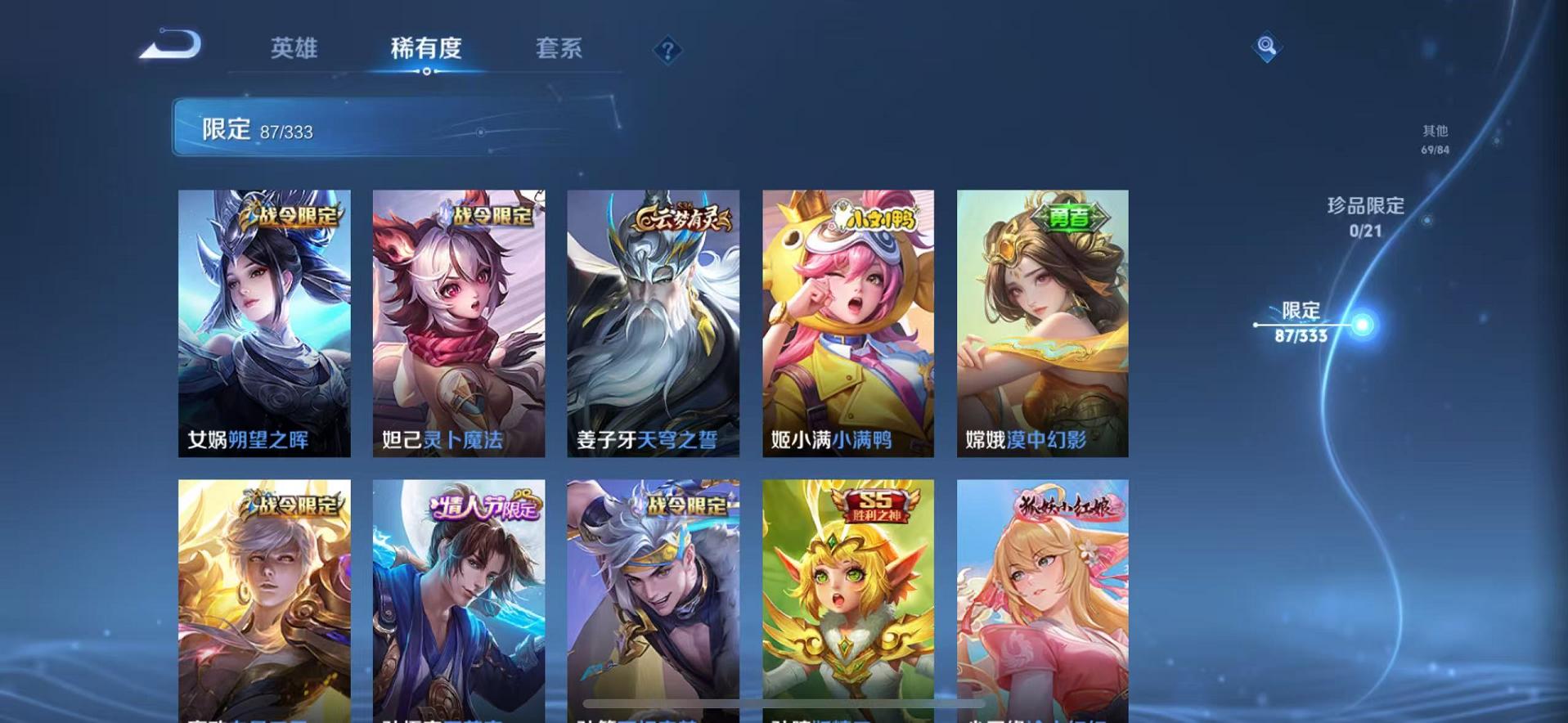This screenshot has width=1568, height=723.
Task: Open the 妲己灵卜魔法 skin thumbnail
Action: pyautogui.click(x=456, y=323)
